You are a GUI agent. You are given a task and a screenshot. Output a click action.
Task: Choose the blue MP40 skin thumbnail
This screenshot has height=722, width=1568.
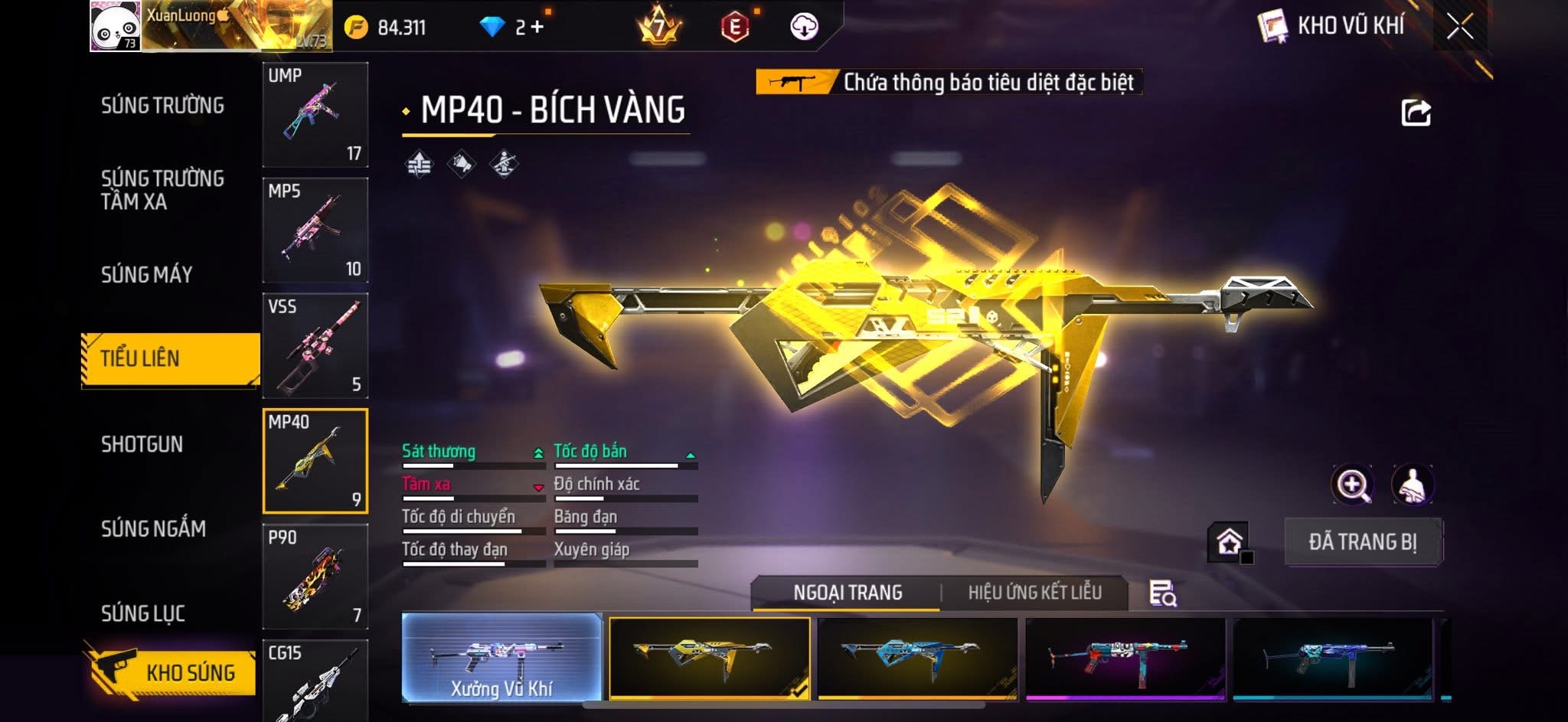[917, 658]
